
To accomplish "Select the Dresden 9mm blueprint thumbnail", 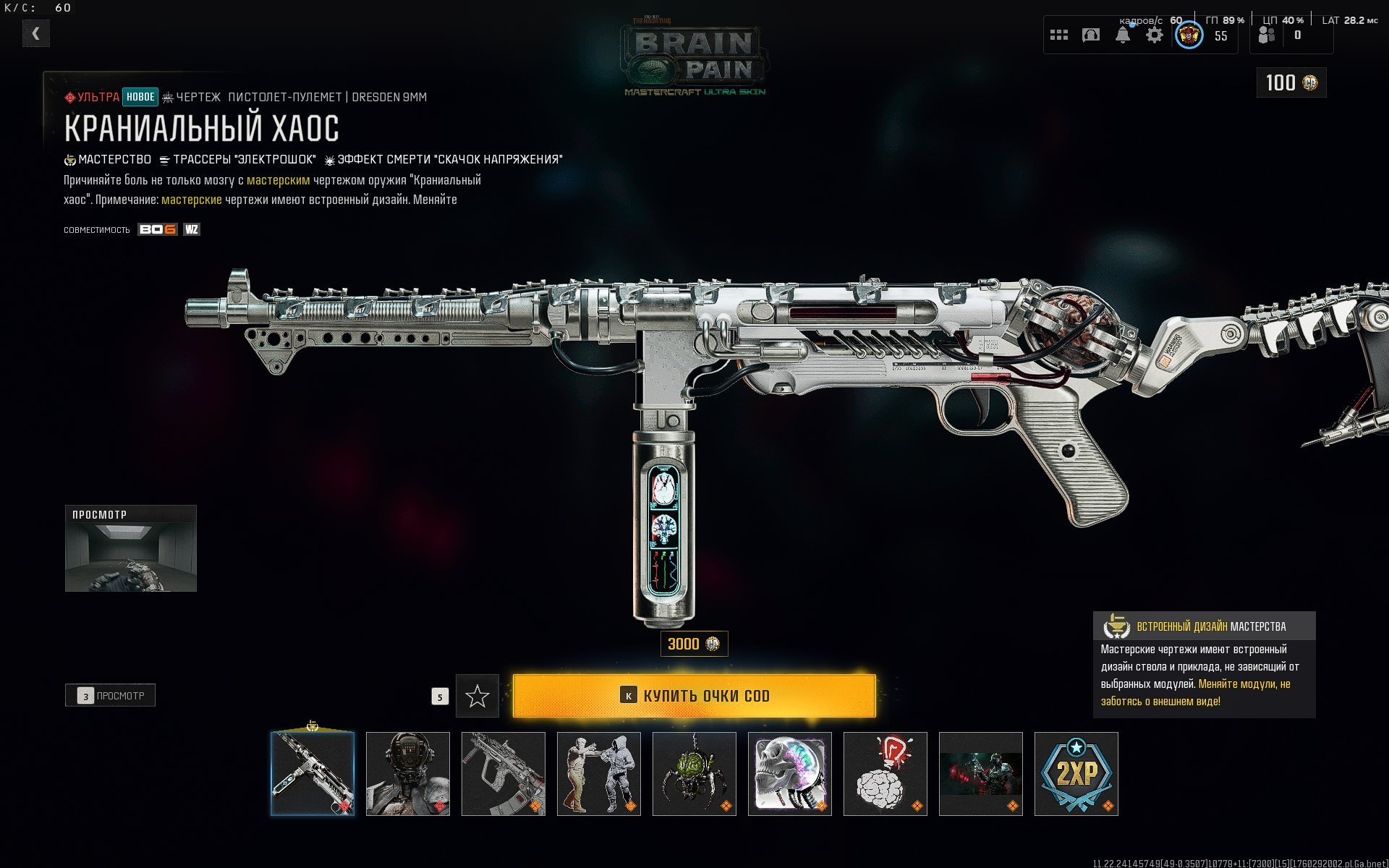I will click(313, 773).
